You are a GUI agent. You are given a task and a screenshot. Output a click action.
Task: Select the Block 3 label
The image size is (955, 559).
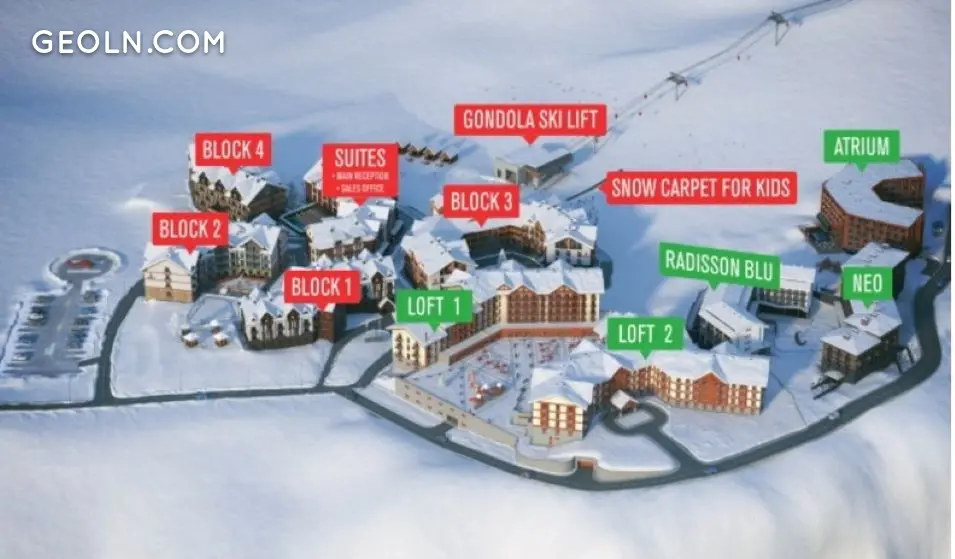[481, 202]
